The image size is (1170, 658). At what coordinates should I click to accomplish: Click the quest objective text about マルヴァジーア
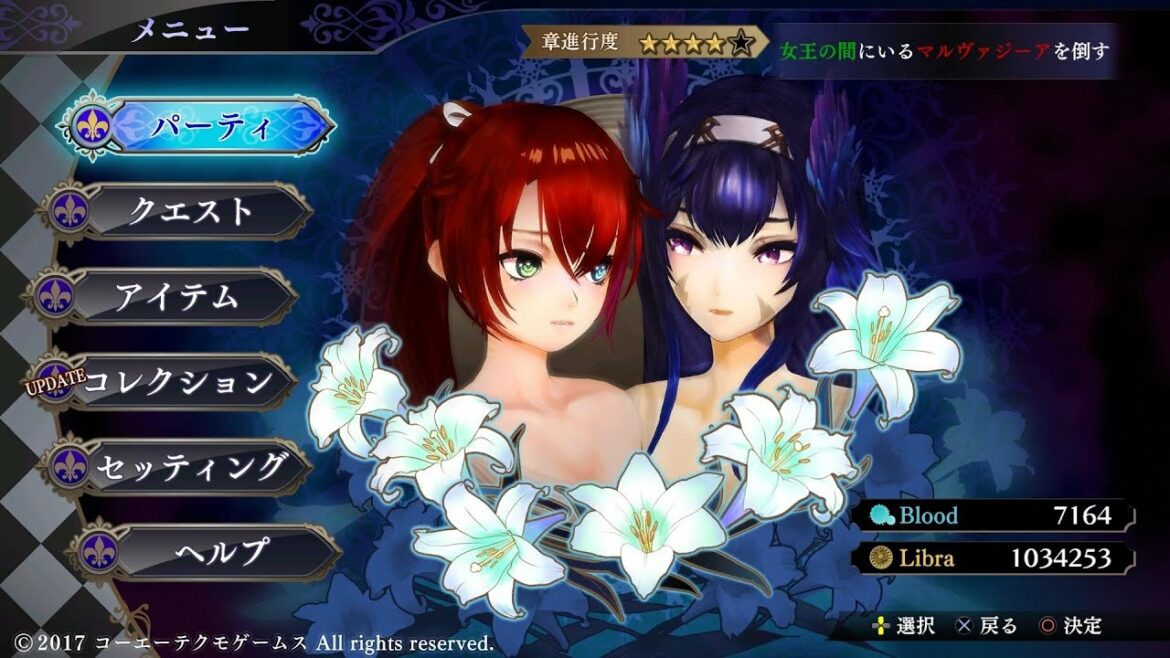pos(945,50)
